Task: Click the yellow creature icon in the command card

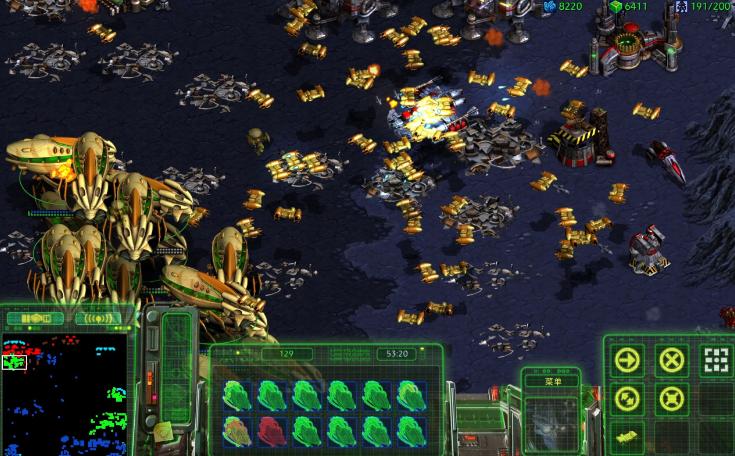Action: click(627, 437)
